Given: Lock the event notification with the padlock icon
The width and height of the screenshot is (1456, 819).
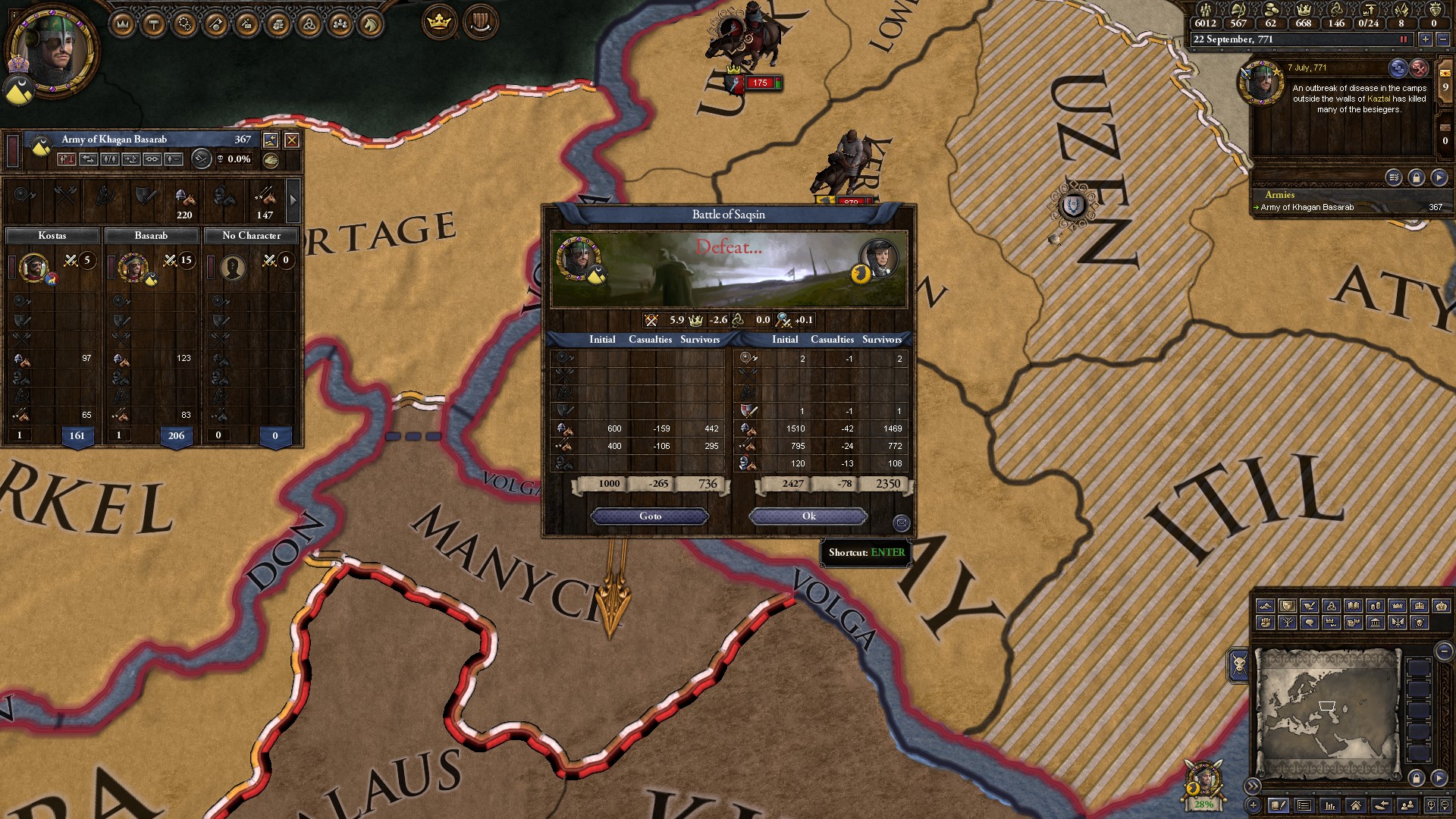Looking at the screenshot, I should tap(1416, 177).
